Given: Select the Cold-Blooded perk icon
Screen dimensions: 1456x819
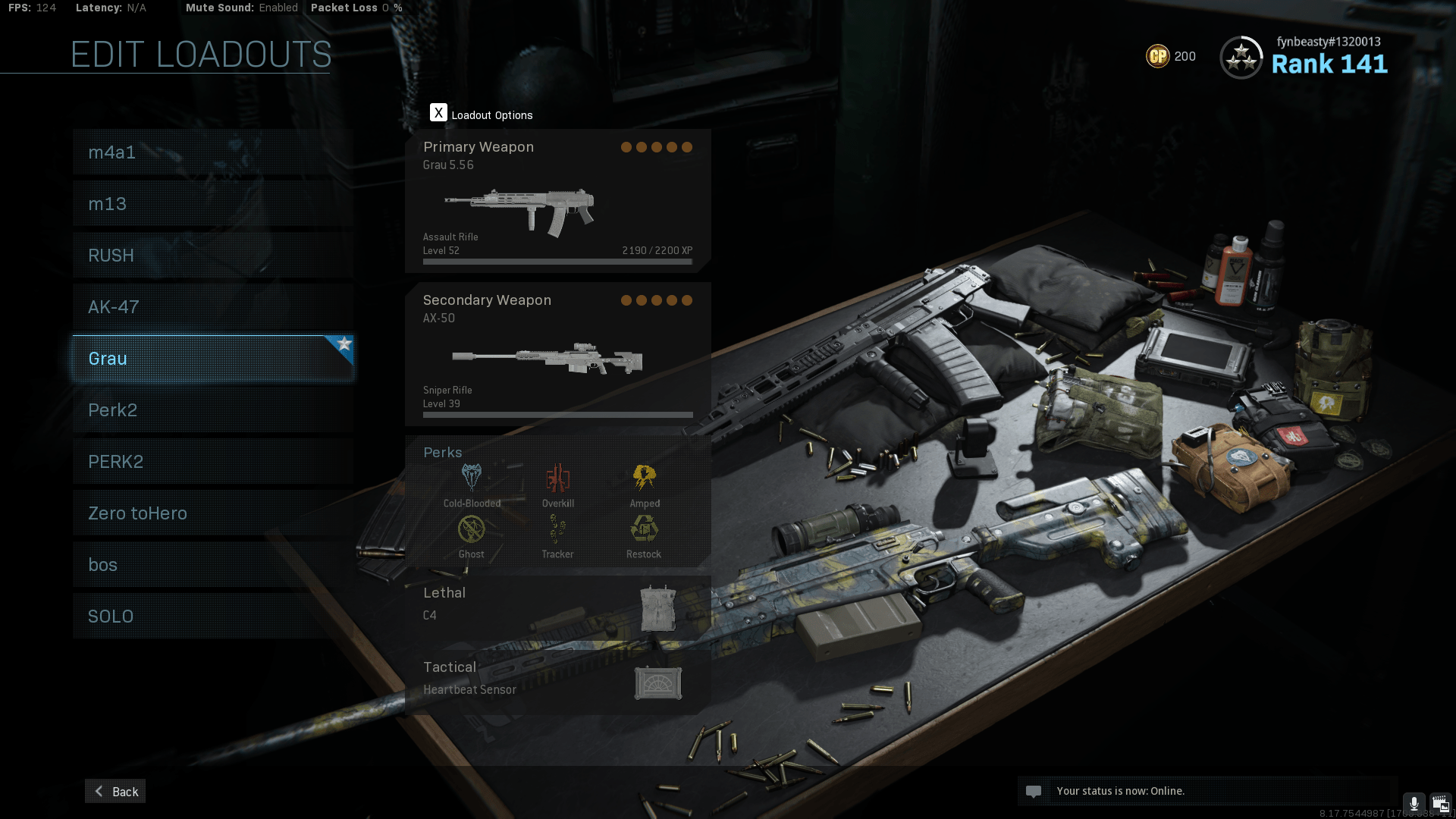Looking at the screenshot, I should point(471,478).
